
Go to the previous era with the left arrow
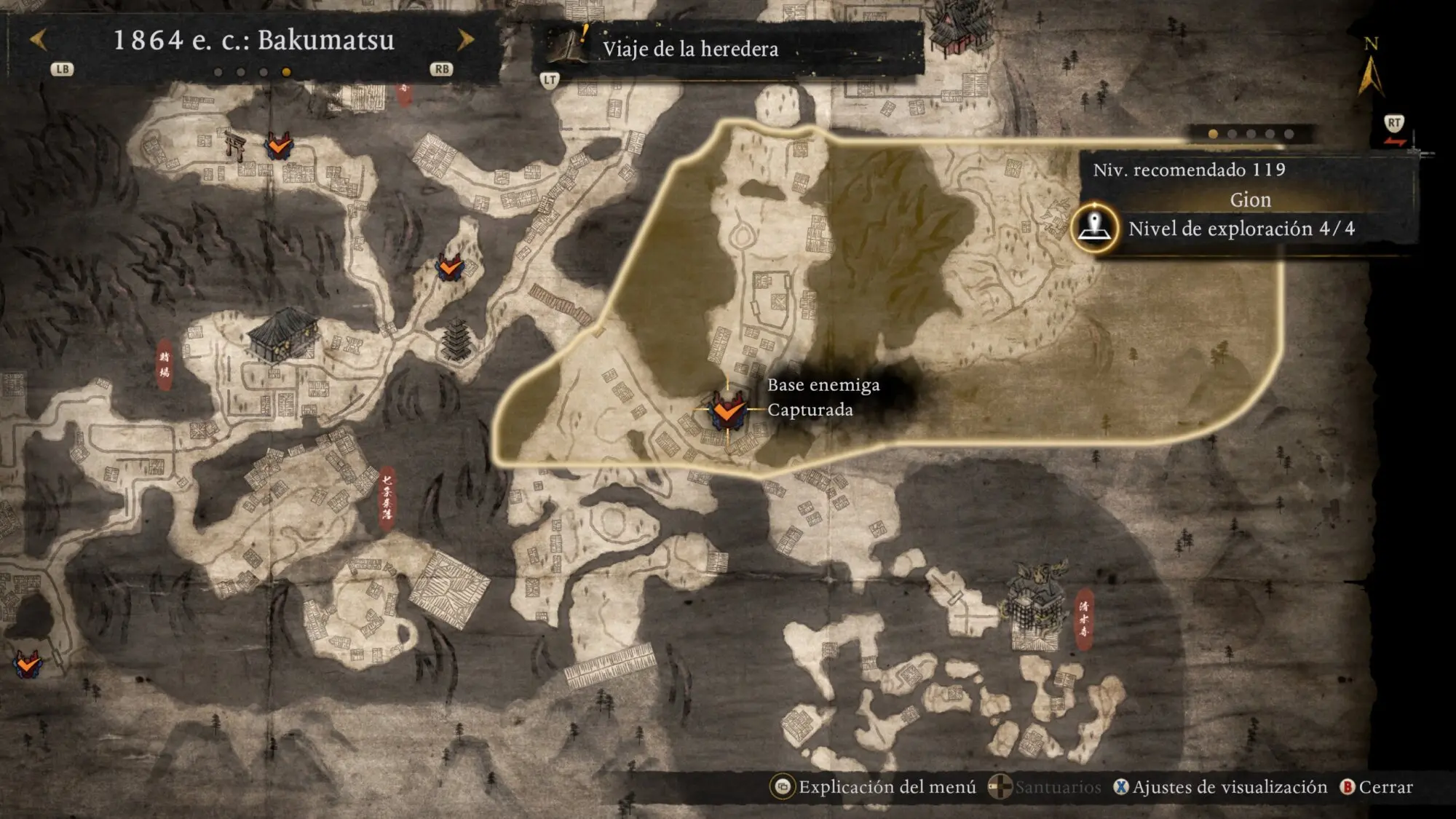coord(39,40)
